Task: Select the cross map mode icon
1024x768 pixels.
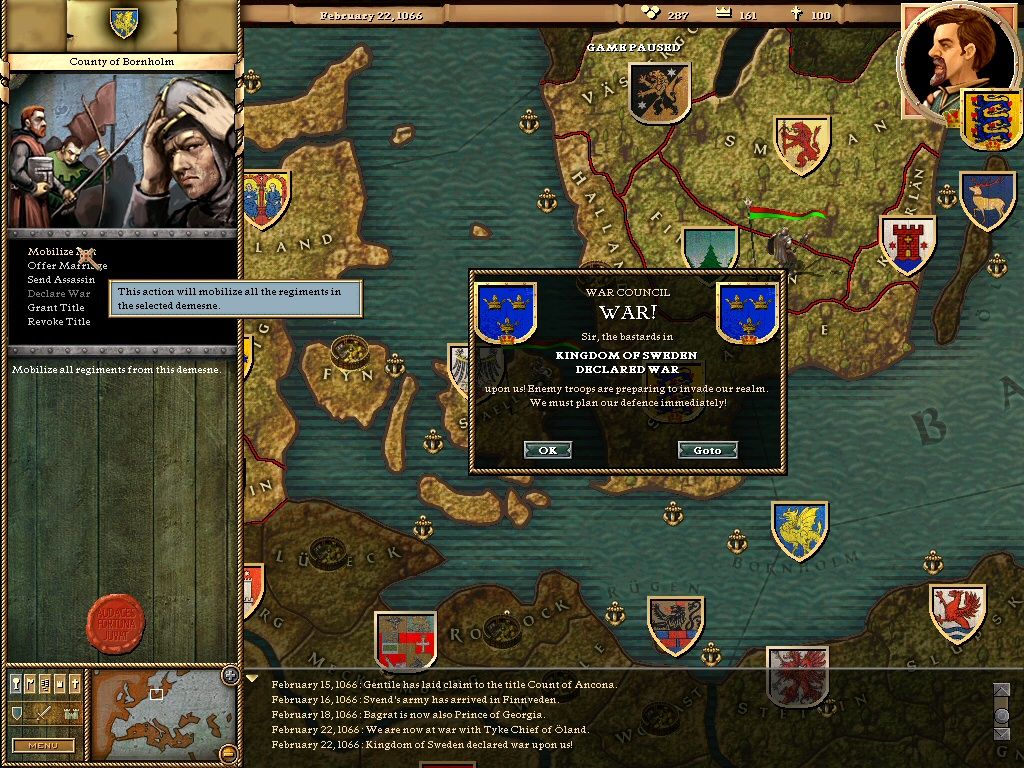Action: 73,684
